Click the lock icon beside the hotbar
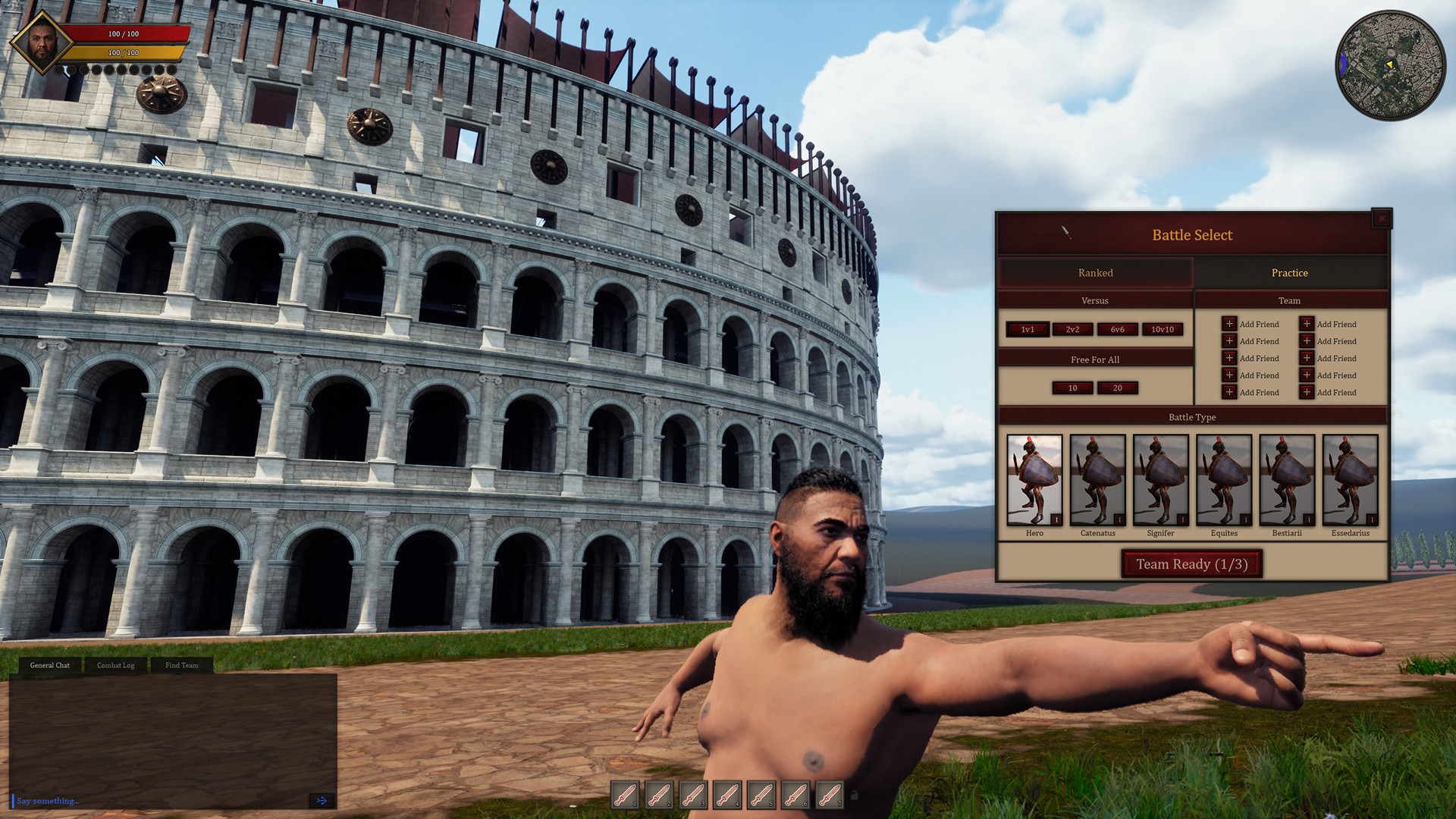Viewport: 1456px width, 819px height. pos(855,795)
